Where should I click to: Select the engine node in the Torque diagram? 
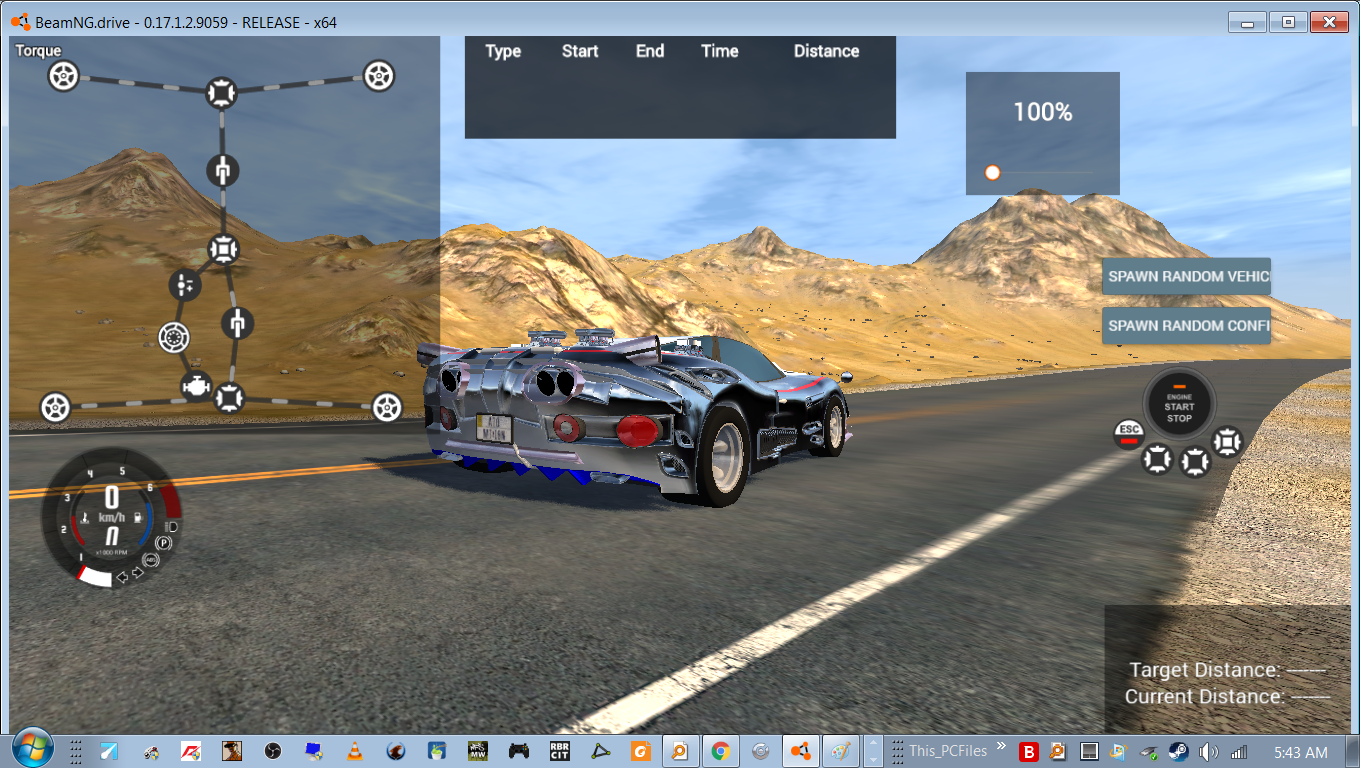click(197, 385)
